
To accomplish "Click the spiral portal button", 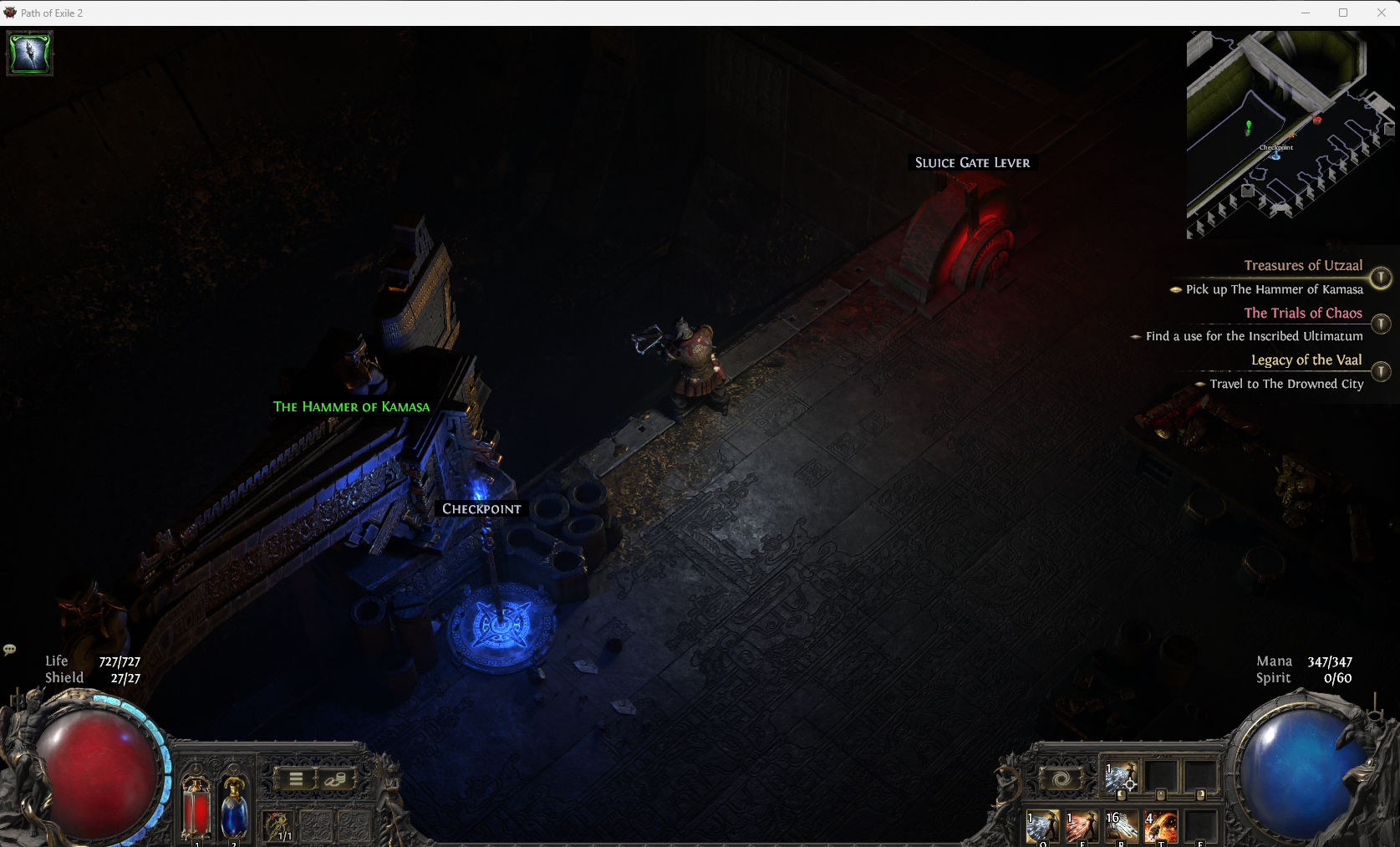I will tap(1061, 779).
